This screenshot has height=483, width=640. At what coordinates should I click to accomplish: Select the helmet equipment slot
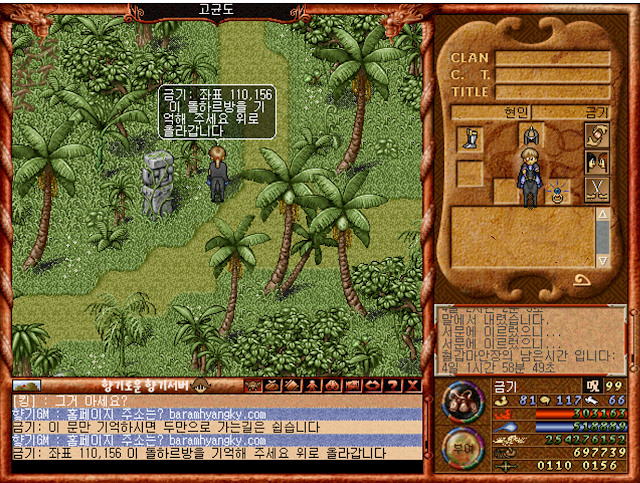529,134
